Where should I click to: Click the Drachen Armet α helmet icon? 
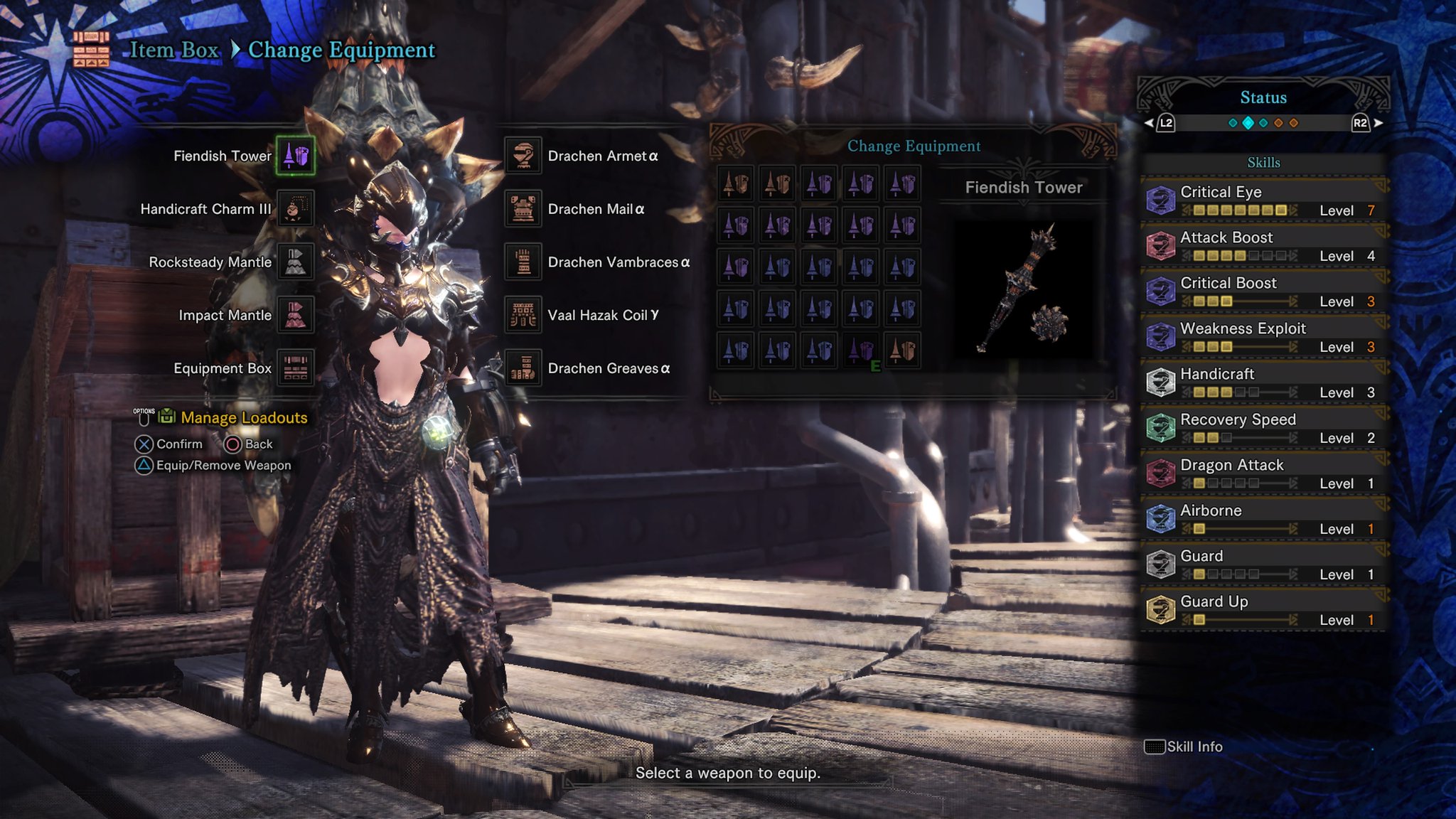click(x=524, y=155)
